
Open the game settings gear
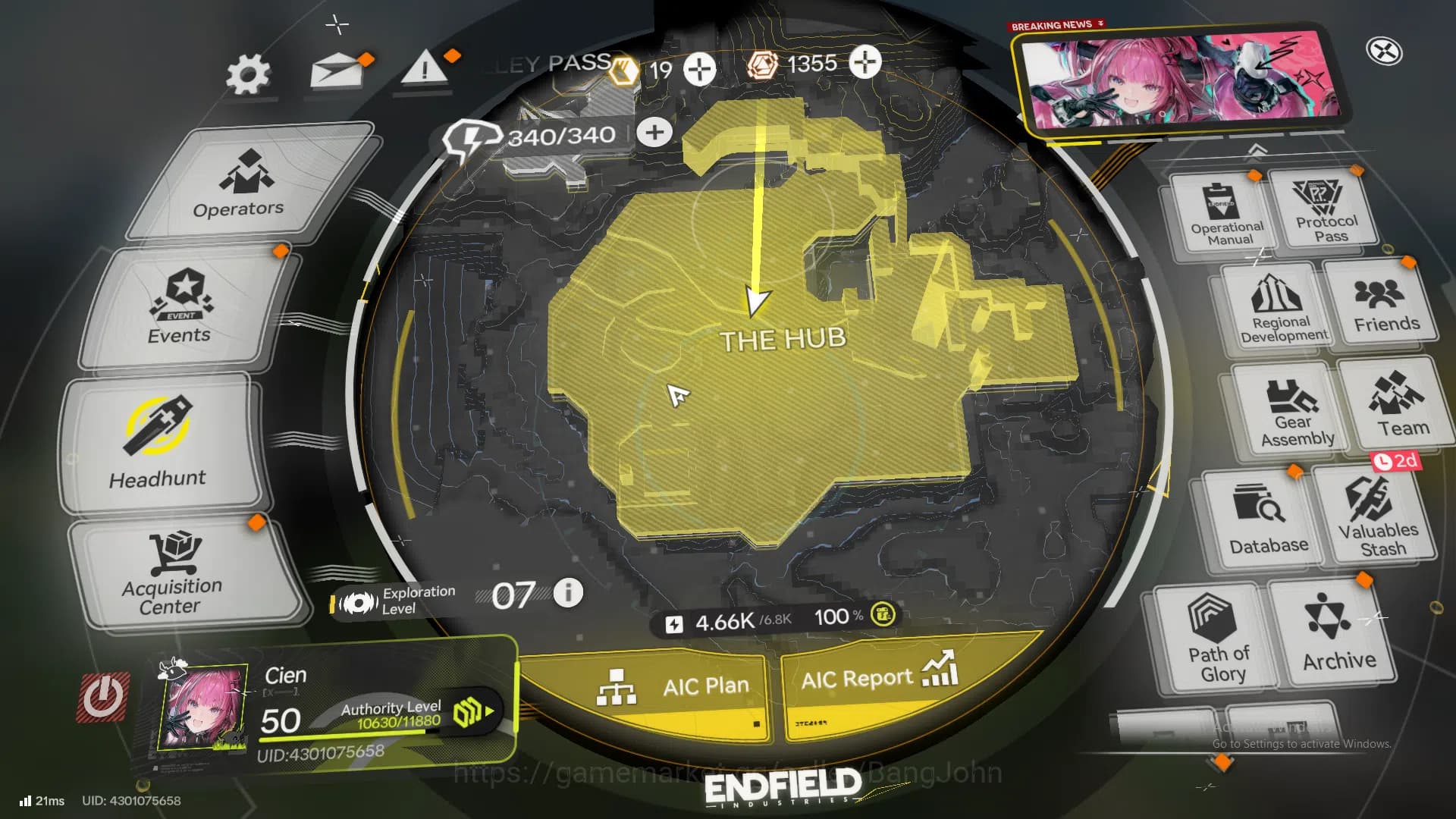[x=250, y=74]
